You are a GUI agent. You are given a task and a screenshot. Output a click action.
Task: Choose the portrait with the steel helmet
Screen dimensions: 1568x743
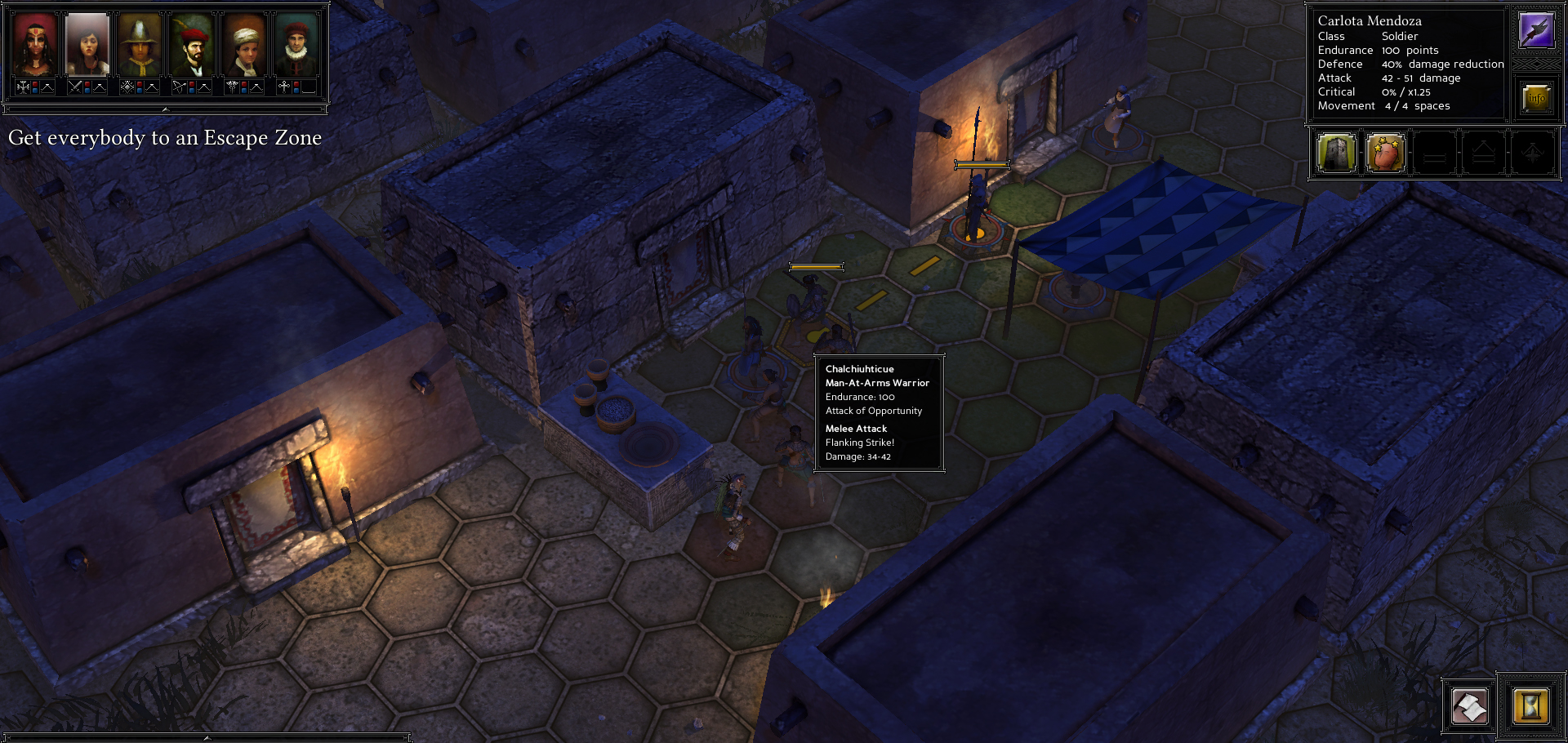coord(140,44)
